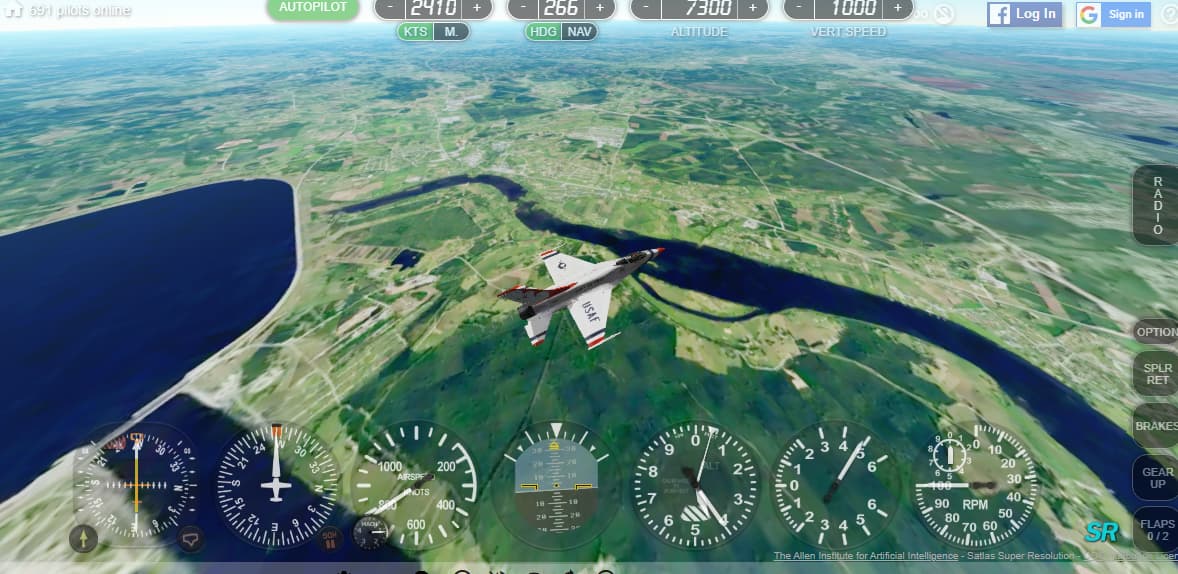The height and width of the screenshot is (574, 1178).
Task: Toggle the AUTOPILOT button
Action: point(313,8)
